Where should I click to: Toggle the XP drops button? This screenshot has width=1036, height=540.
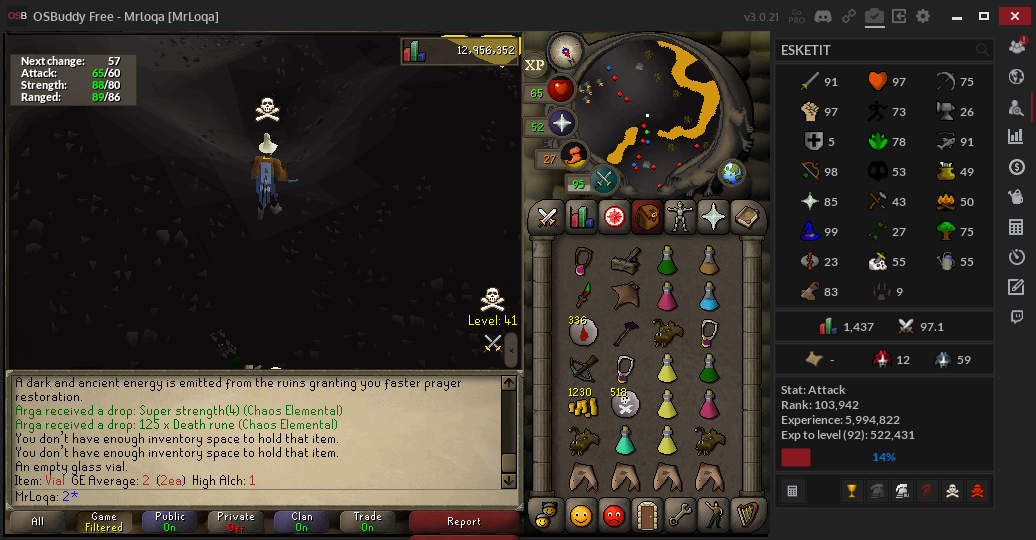pos(535,64)
